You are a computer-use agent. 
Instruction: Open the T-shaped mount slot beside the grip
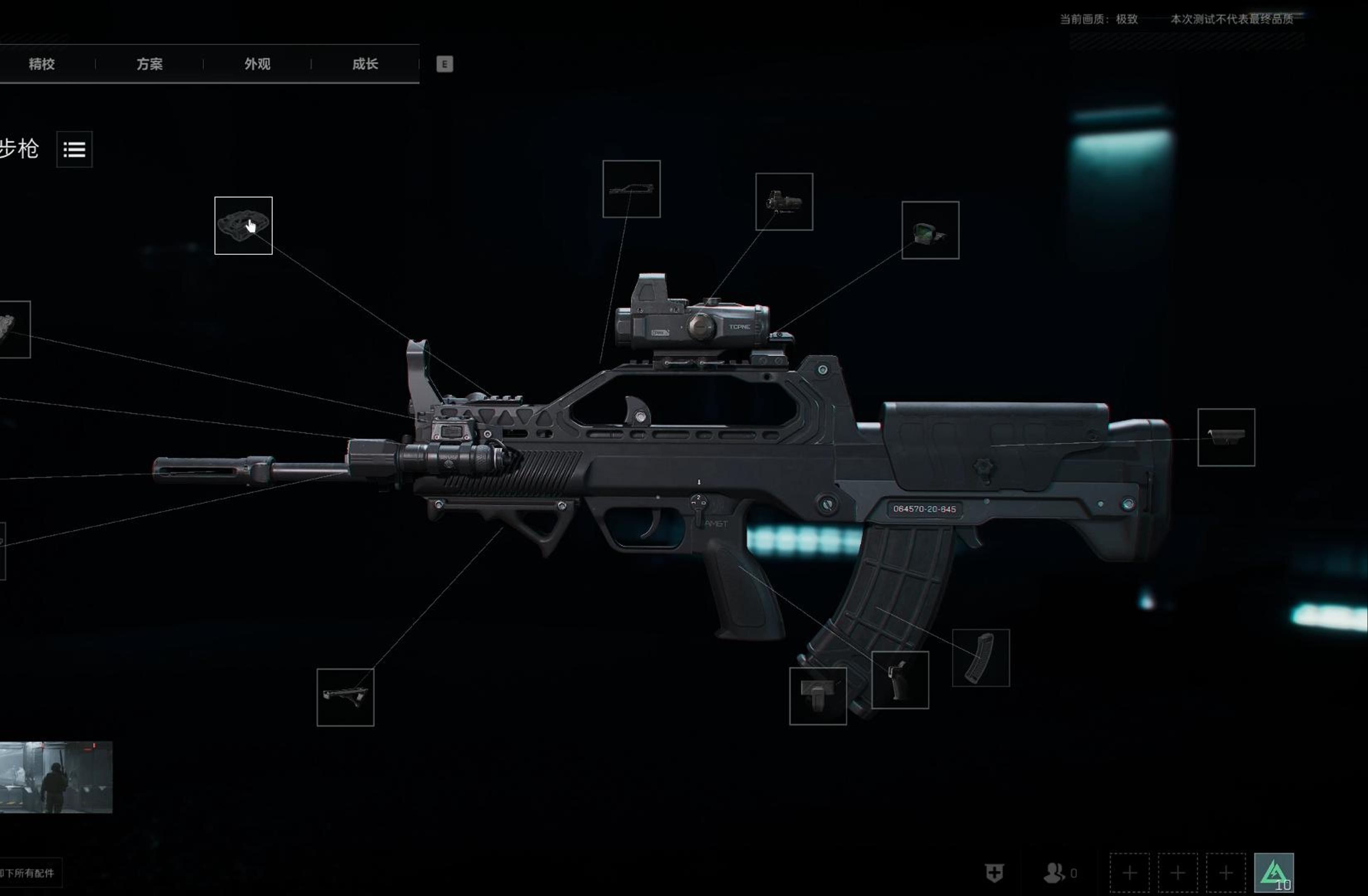pyautogui.click(x=818, y=696)
